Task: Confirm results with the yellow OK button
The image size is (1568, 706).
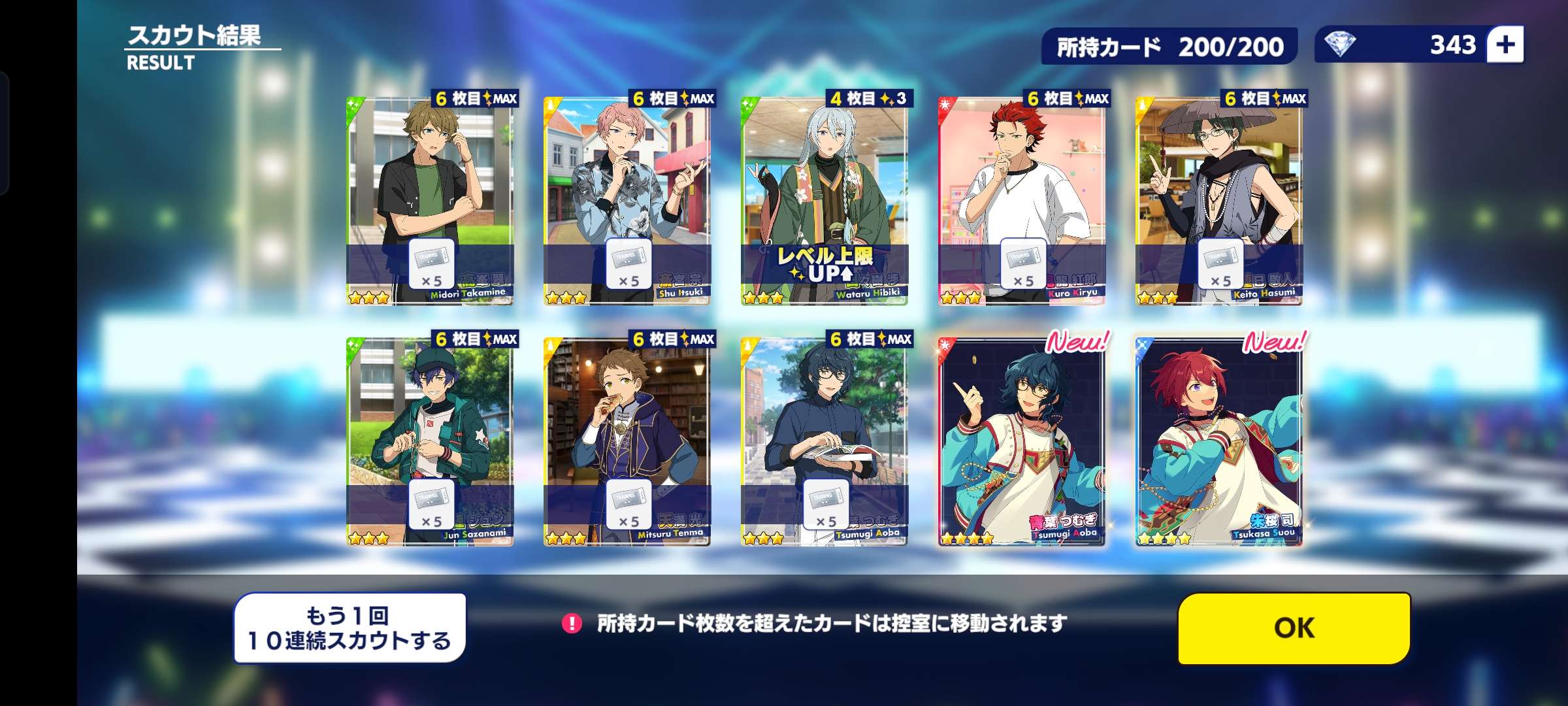Action: coord(1294,628)
